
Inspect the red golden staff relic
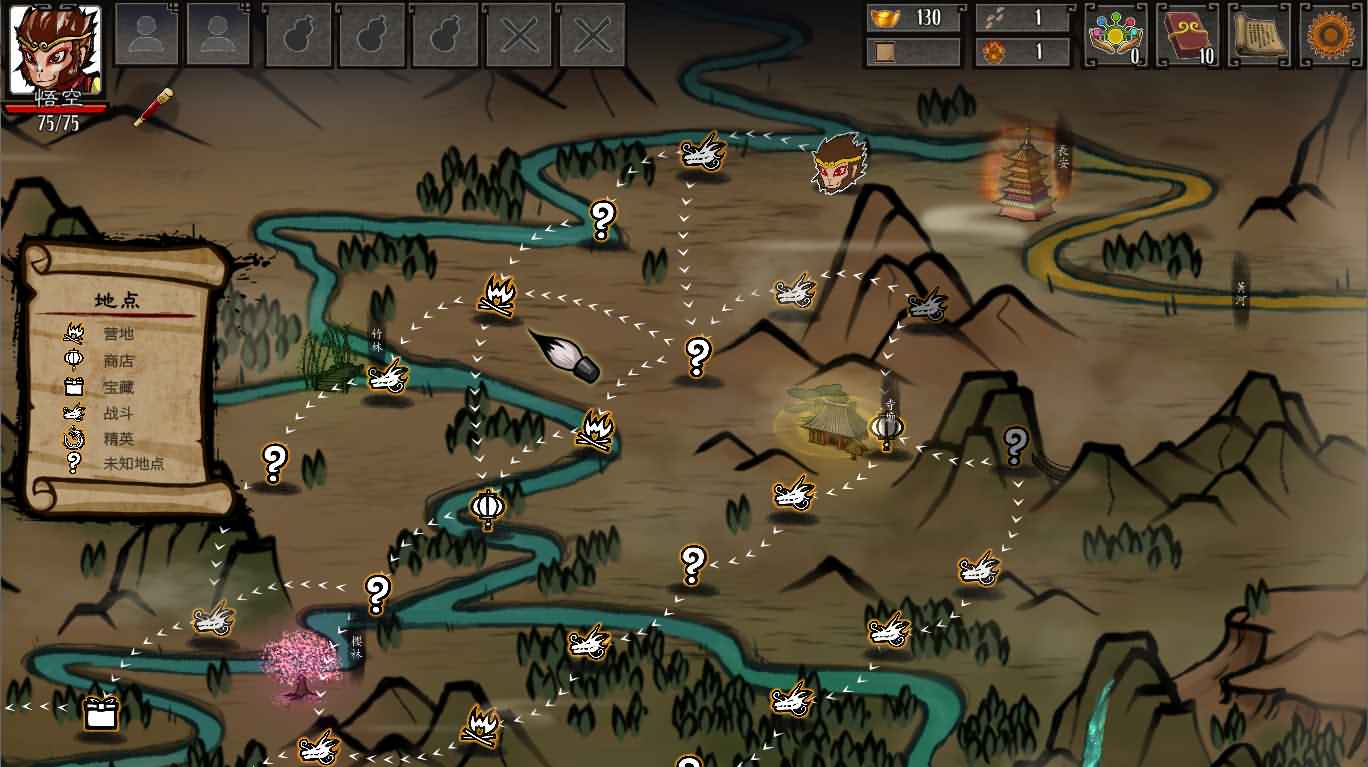pyautogui.click(x=153, y=107)
